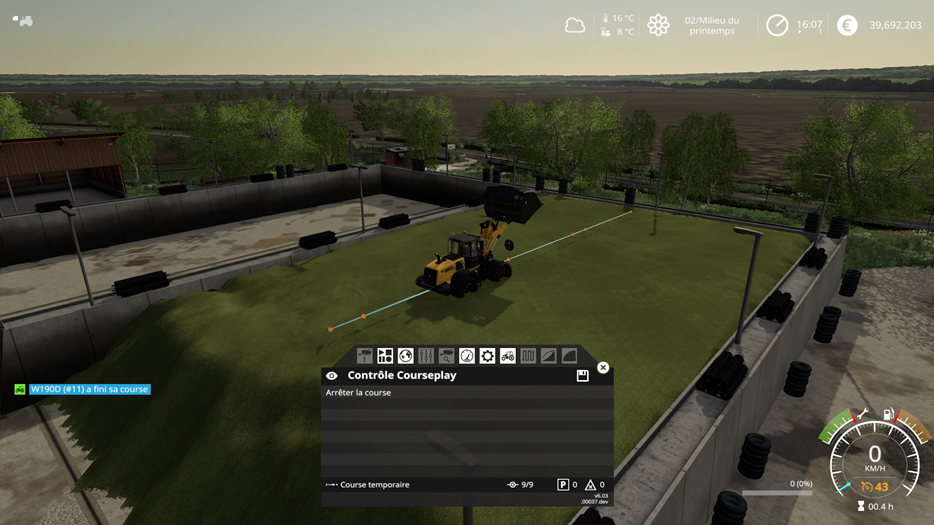
Task: Click 'Arrêter la course' to stop course
Action: point(359,393)
